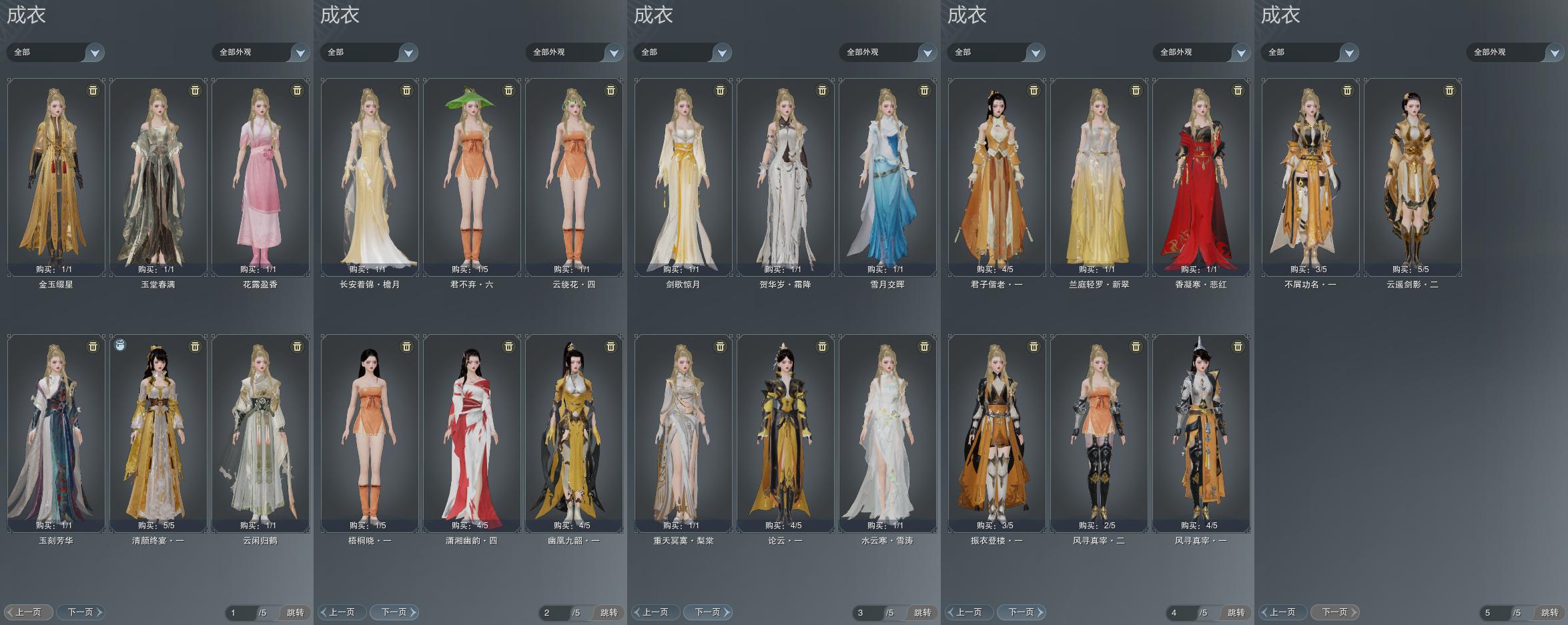Choose the 不屑功名·一 outfit card

1310,177
